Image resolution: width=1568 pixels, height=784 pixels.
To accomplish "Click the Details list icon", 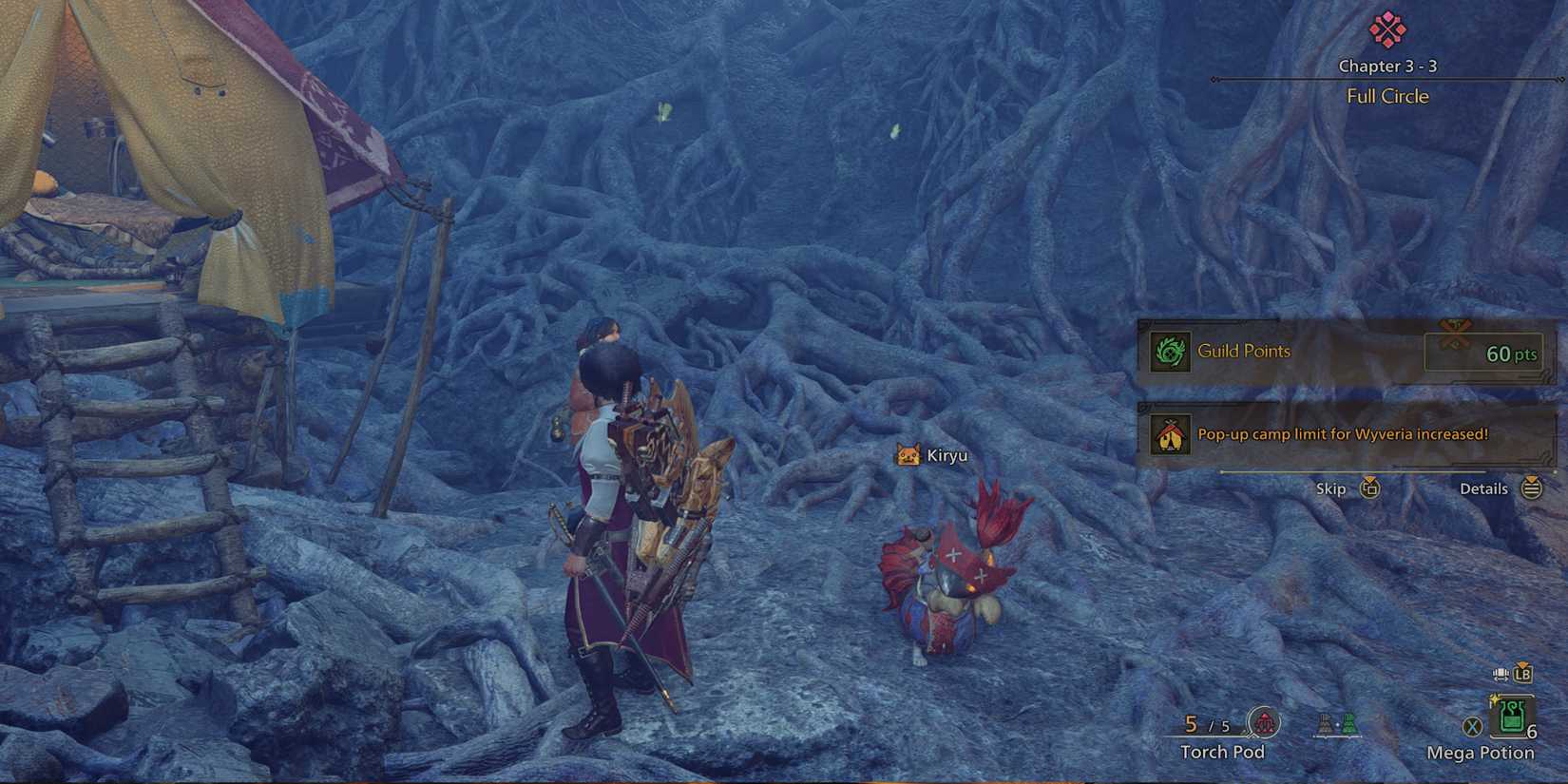I will coord(1531,488).
